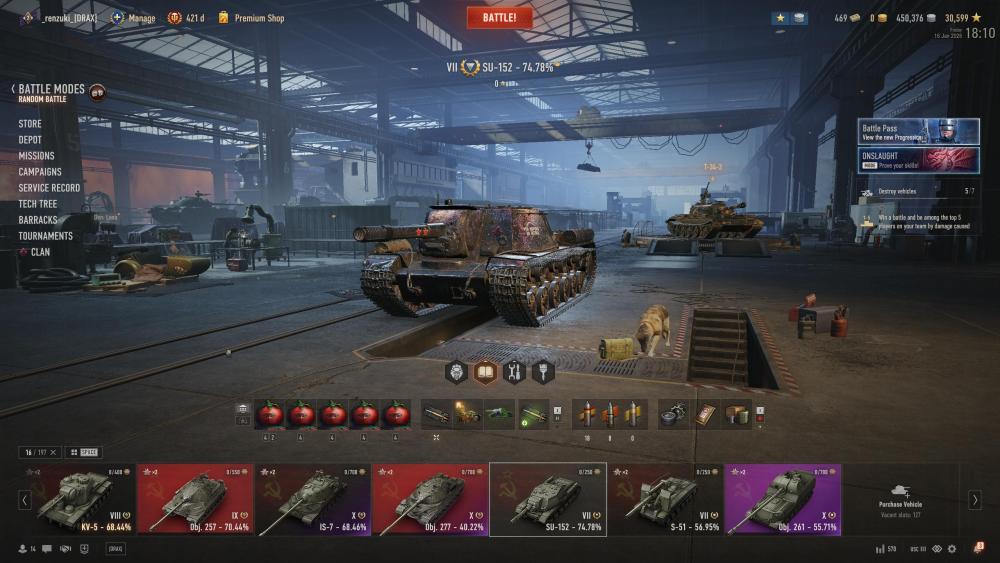
Task: Open the Battle Modes selector
Action: [51, 90]
